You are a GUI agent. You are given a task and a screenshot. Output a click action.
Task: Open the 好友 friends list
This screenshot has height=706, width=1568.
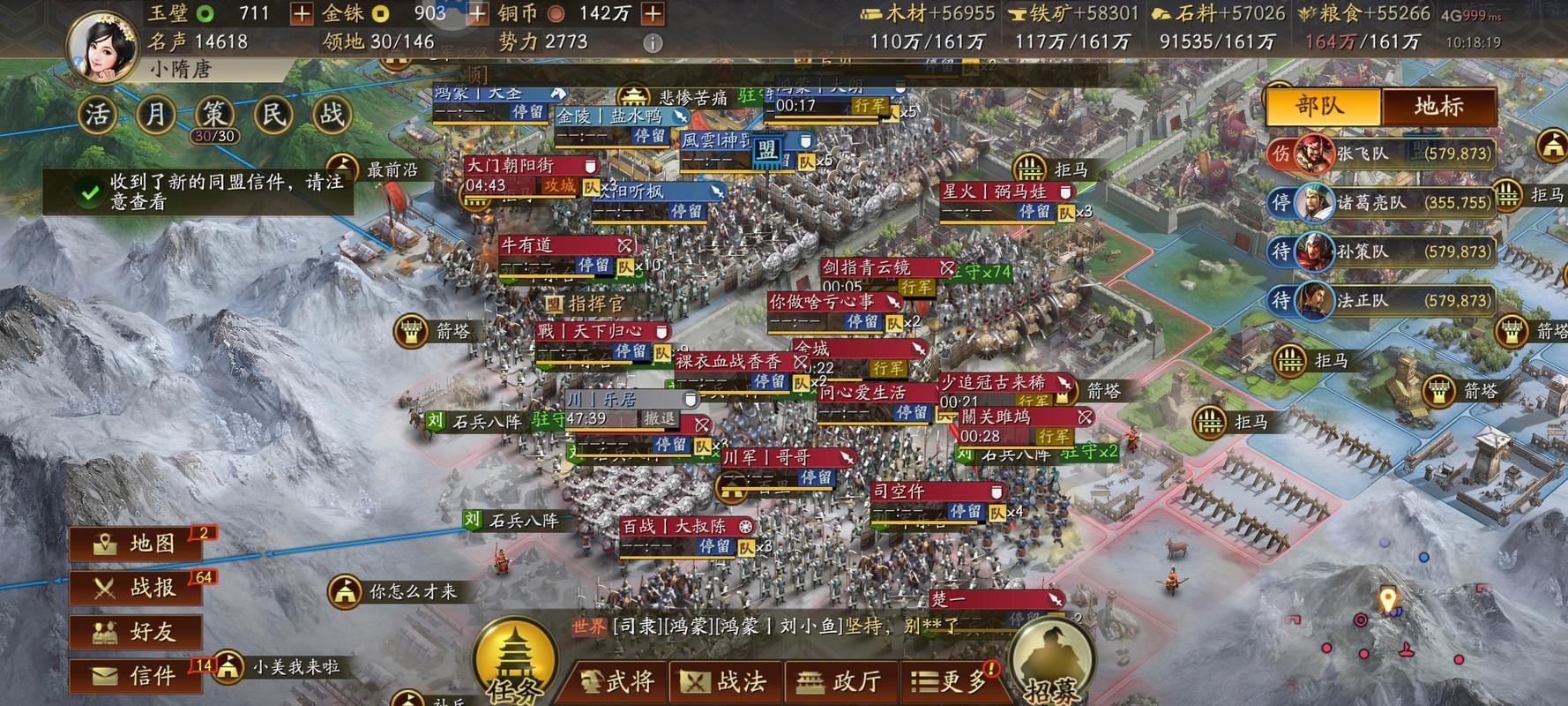tap(134, 631)
